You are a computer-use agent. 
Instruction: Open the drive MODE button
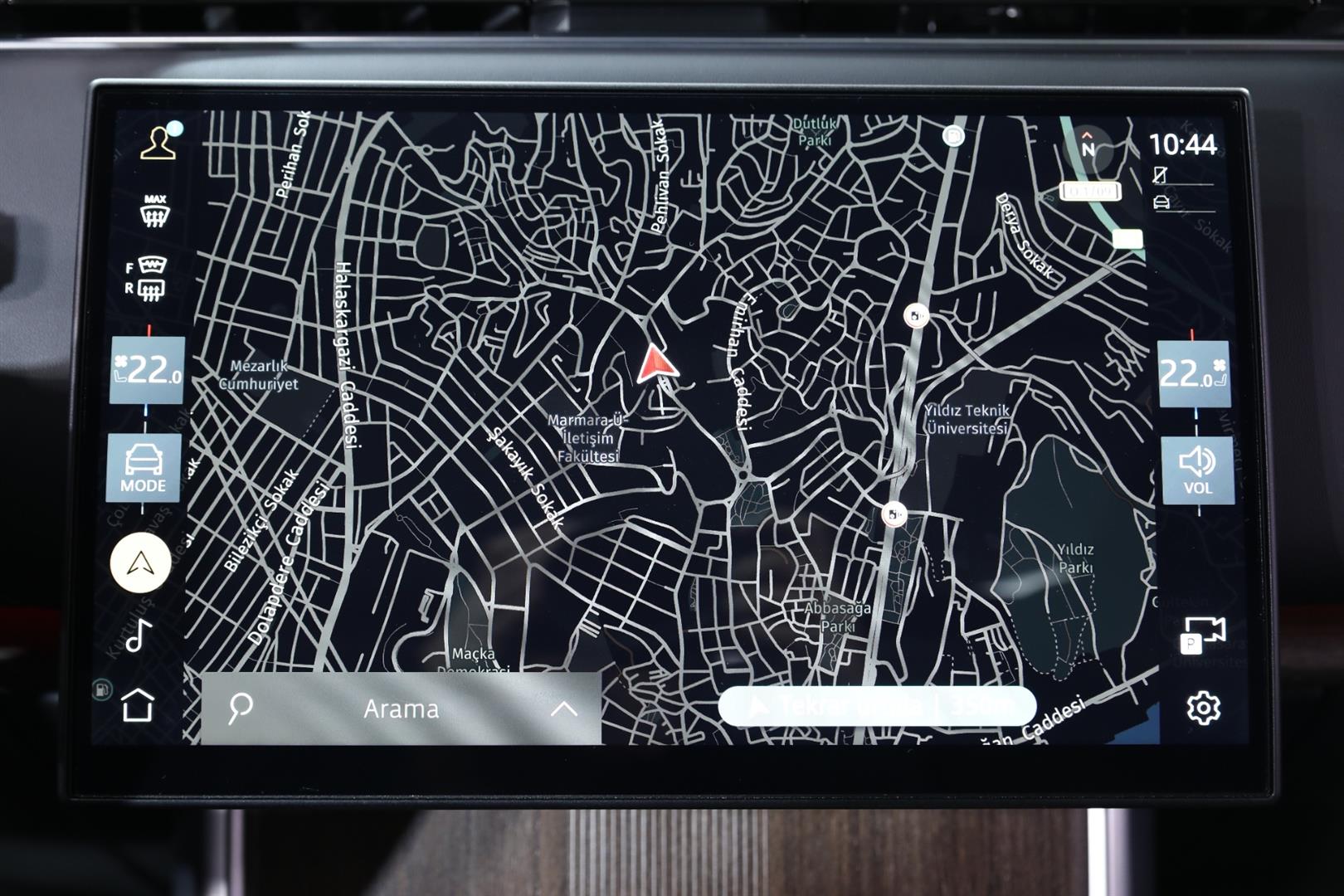(x=143, y=468)
